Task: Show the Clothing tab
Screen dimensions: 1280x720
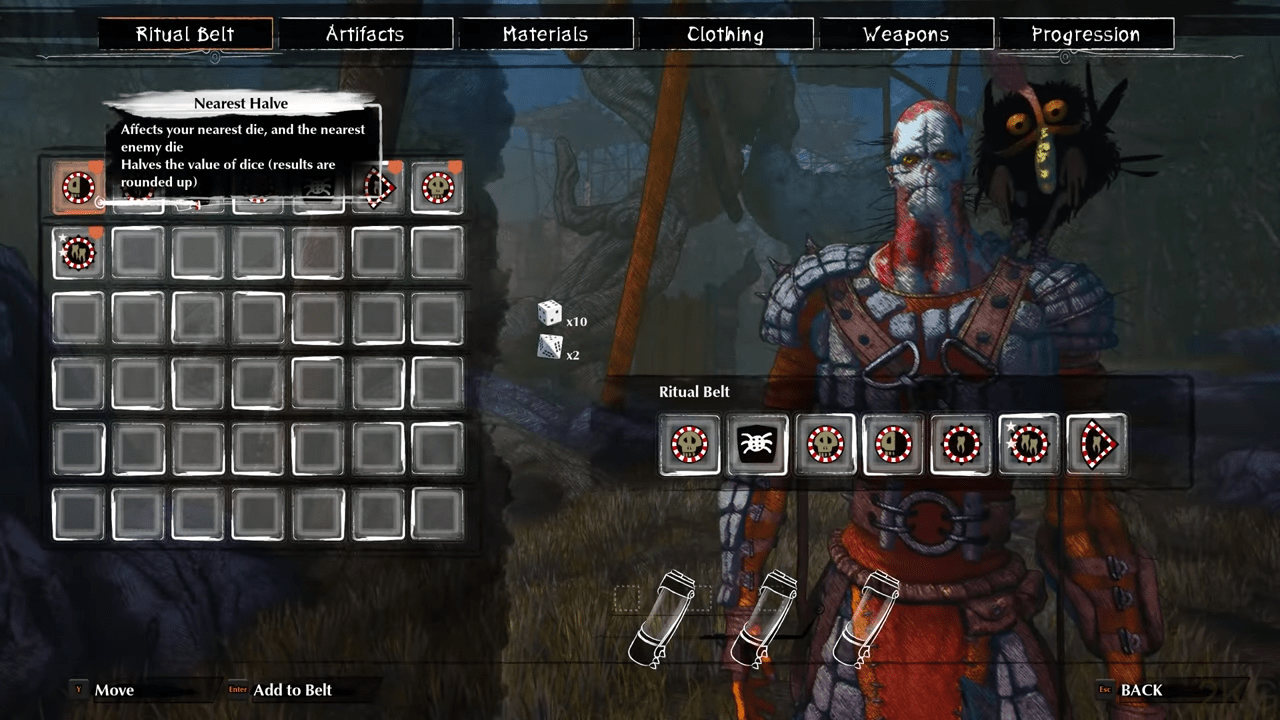Action: click(725, 34)
